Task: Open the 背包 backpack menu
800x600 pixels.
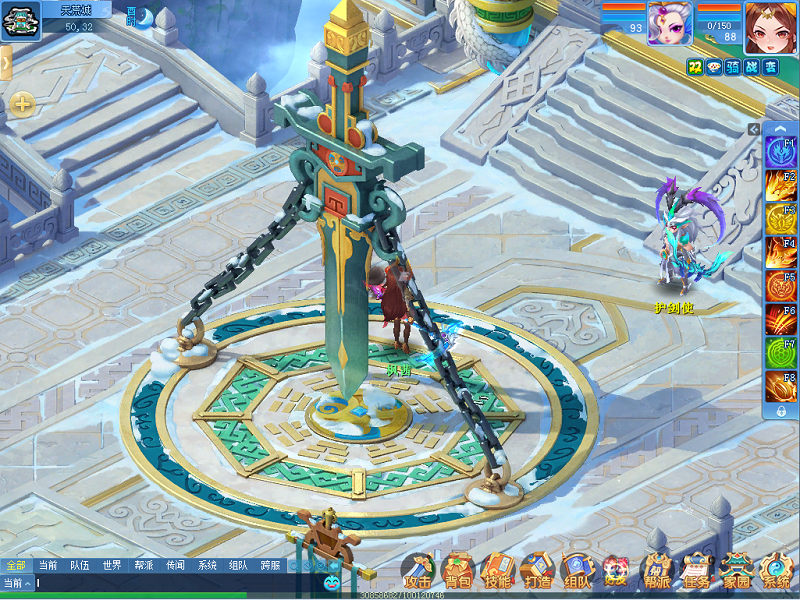Action: 457,571
